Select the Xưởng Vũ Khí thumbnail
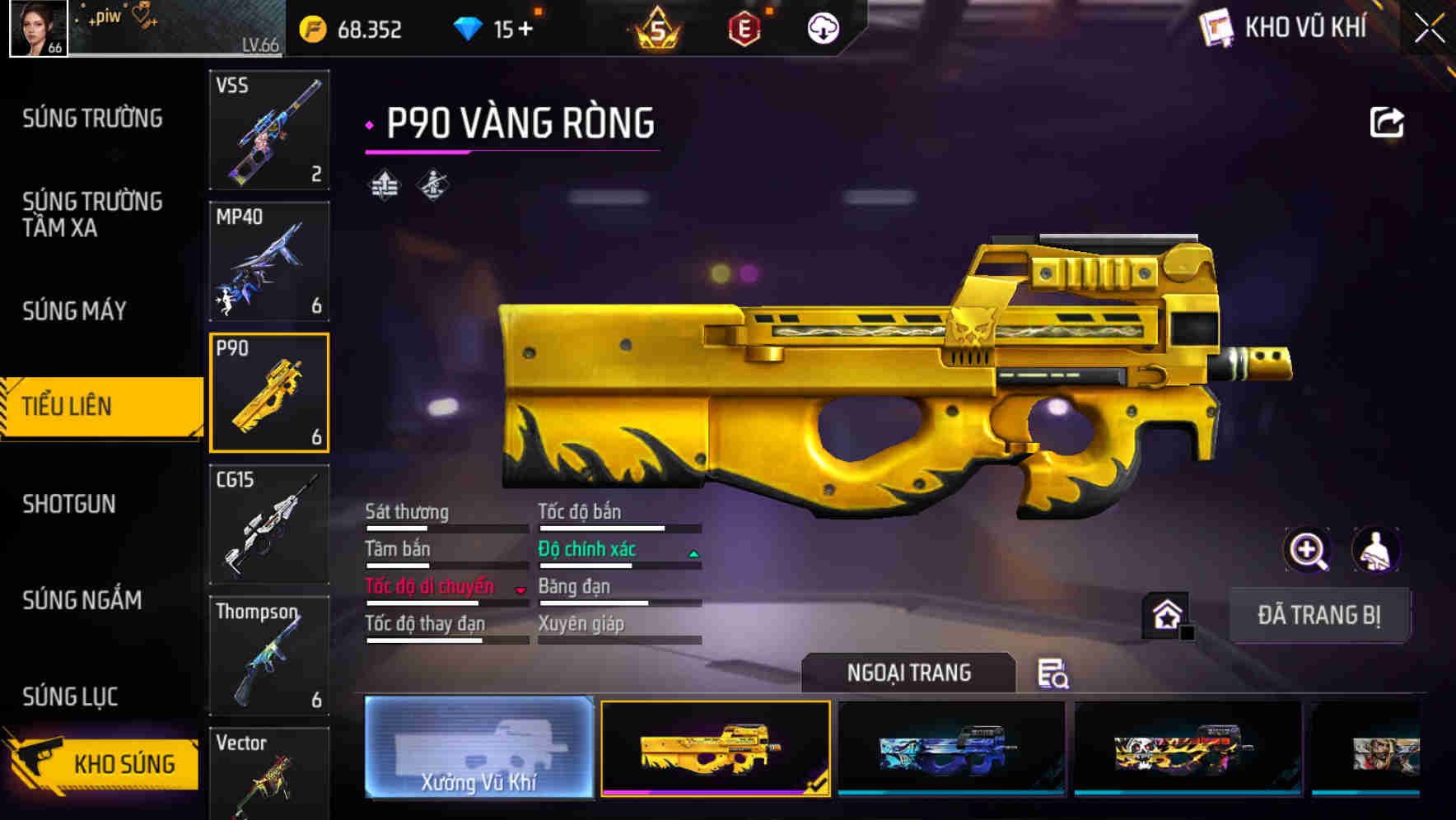This screenshot has width=1456, height=820. 478,749
